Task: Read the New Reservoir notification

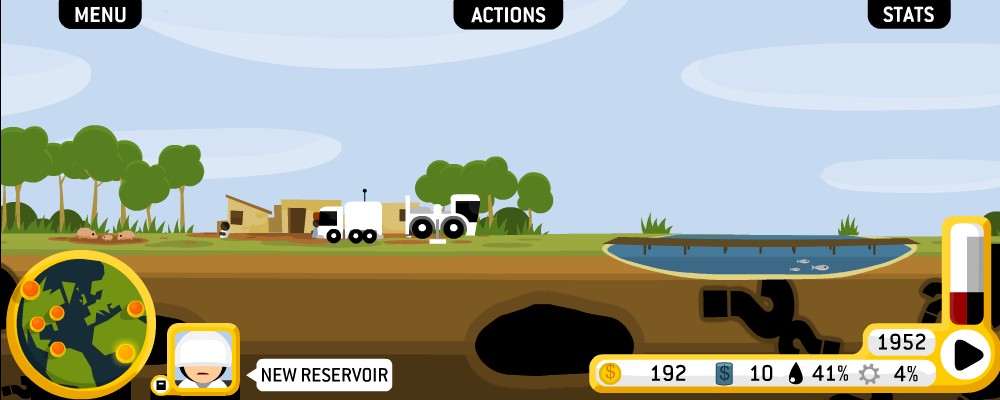Action: click(324, 376)
